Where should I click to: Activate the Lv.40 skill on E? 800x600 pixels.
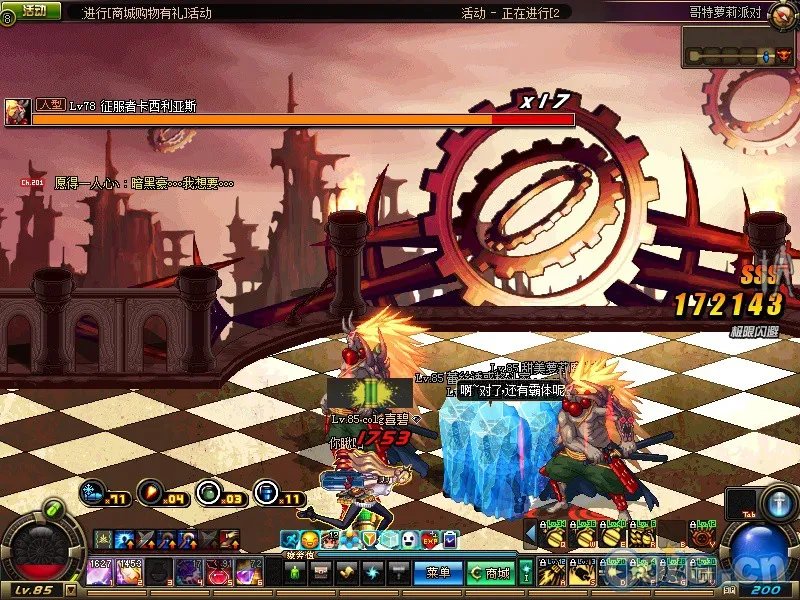point(611,536)
